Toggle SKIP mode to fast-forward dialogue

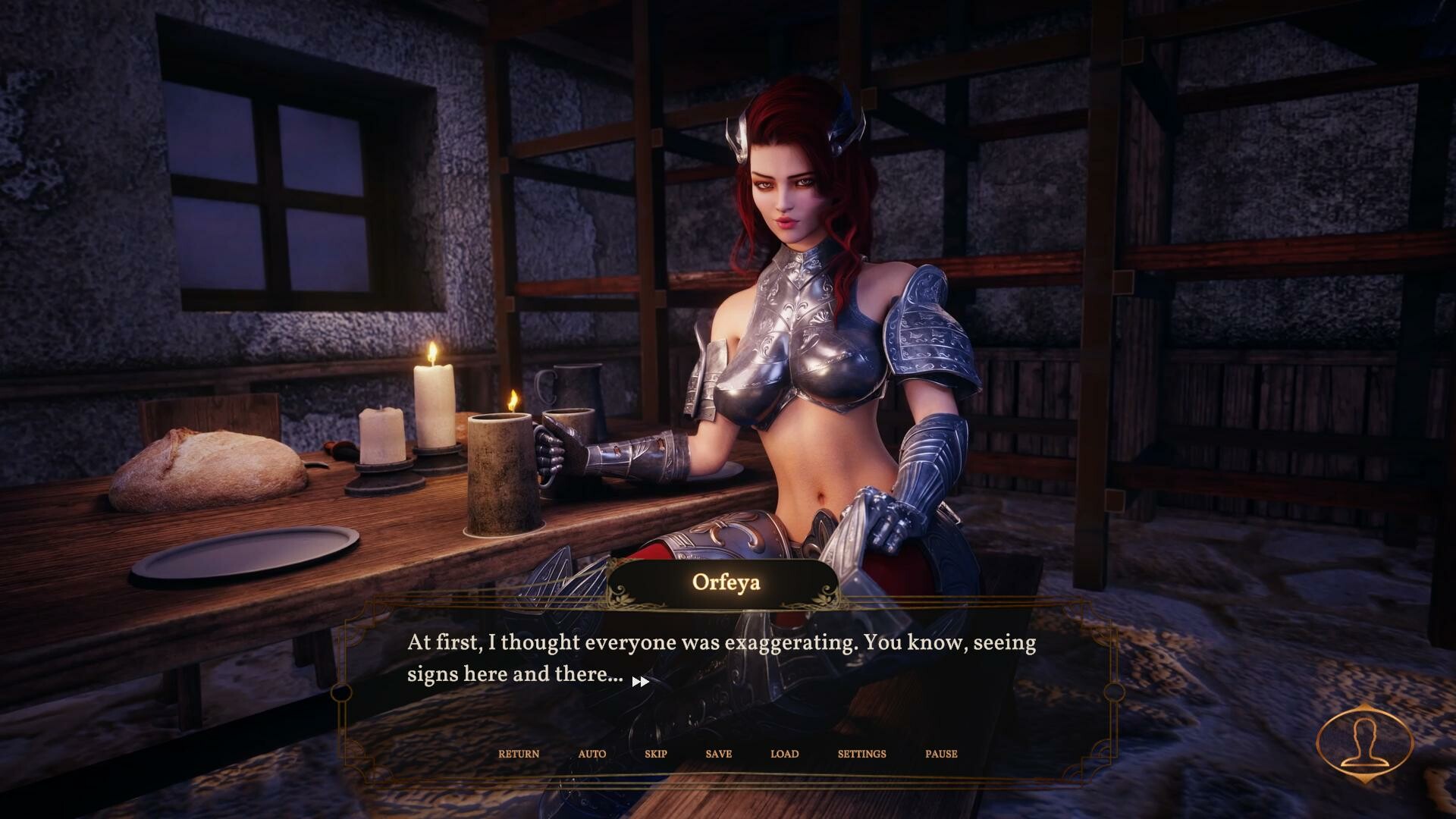tap(654, 754)
